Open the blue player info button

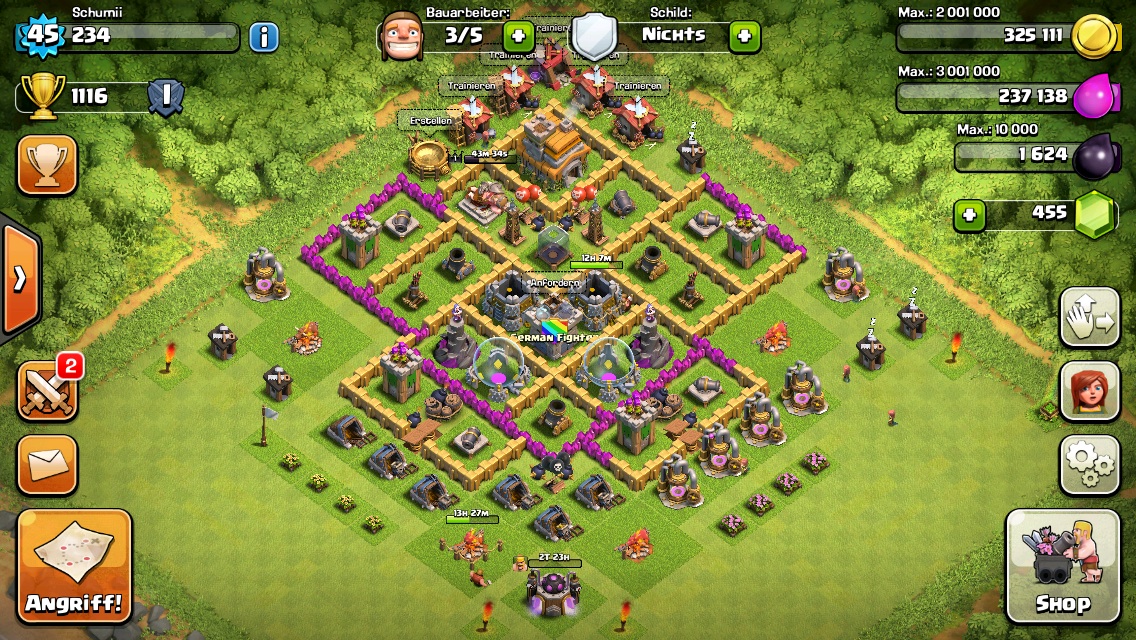click(x=263, y=38)
